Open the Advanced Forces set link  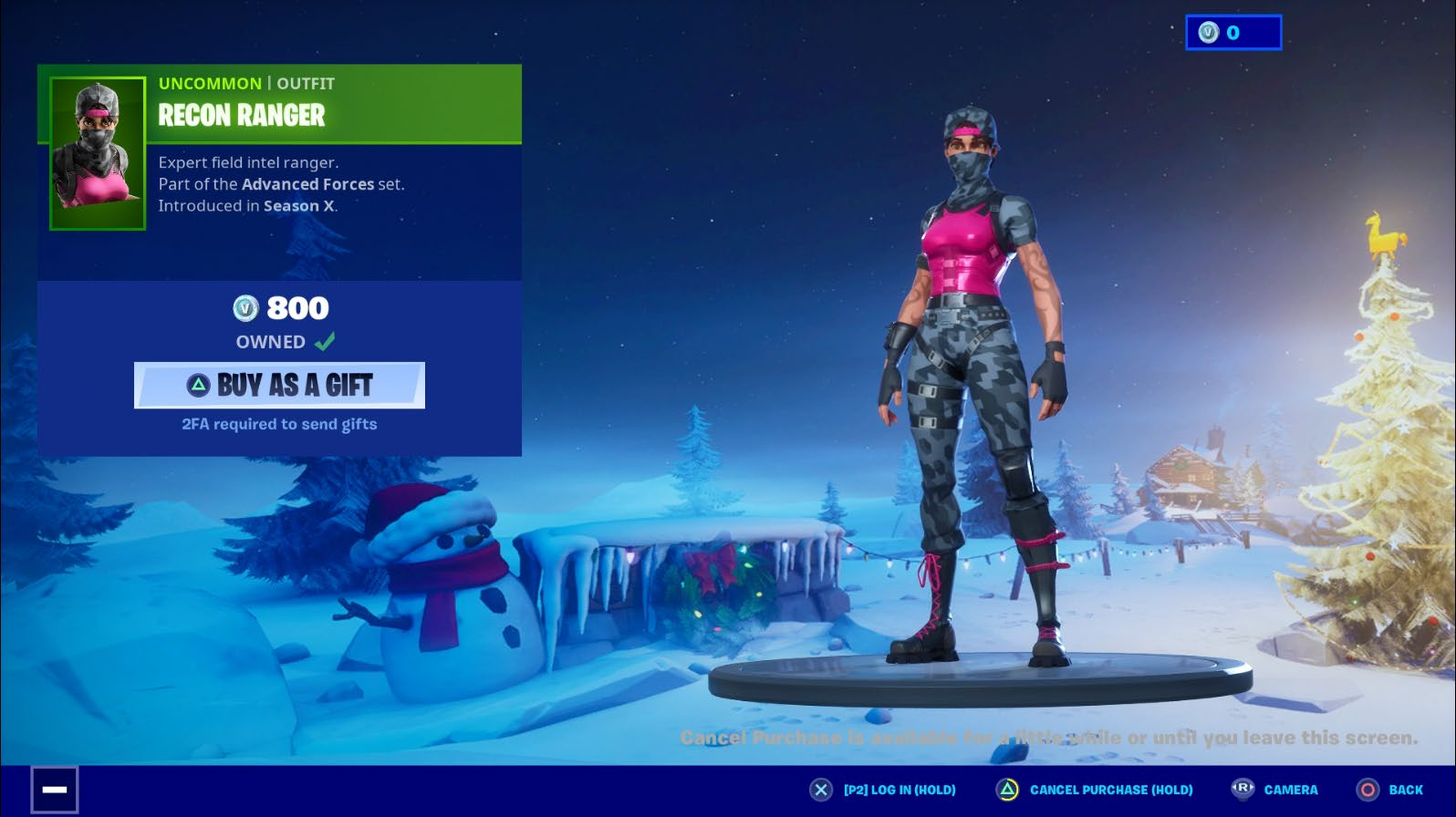tap(307, 184)
